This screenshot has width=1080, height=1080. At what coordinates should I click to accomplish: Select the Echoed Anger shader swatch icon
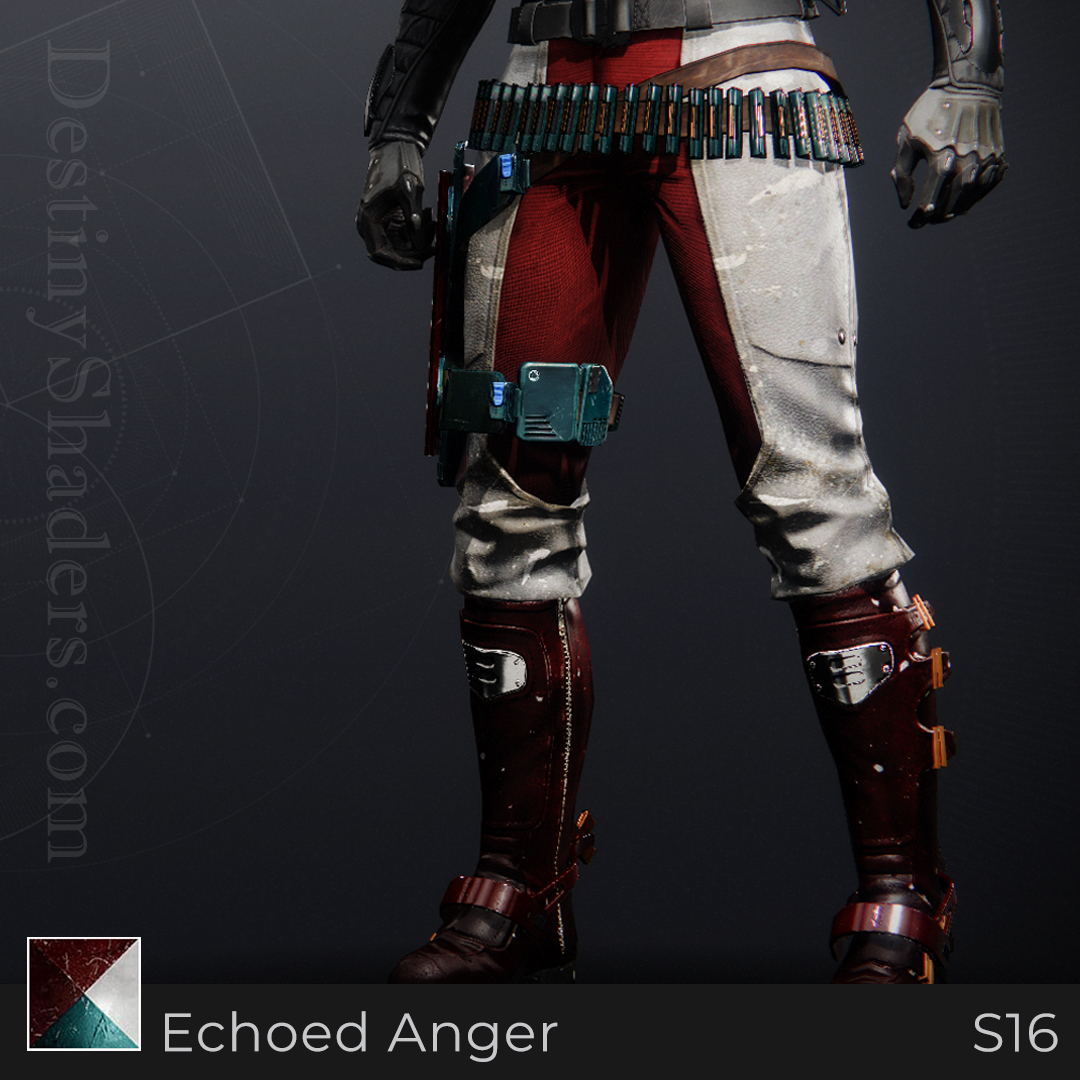click(x=84, y=993)
